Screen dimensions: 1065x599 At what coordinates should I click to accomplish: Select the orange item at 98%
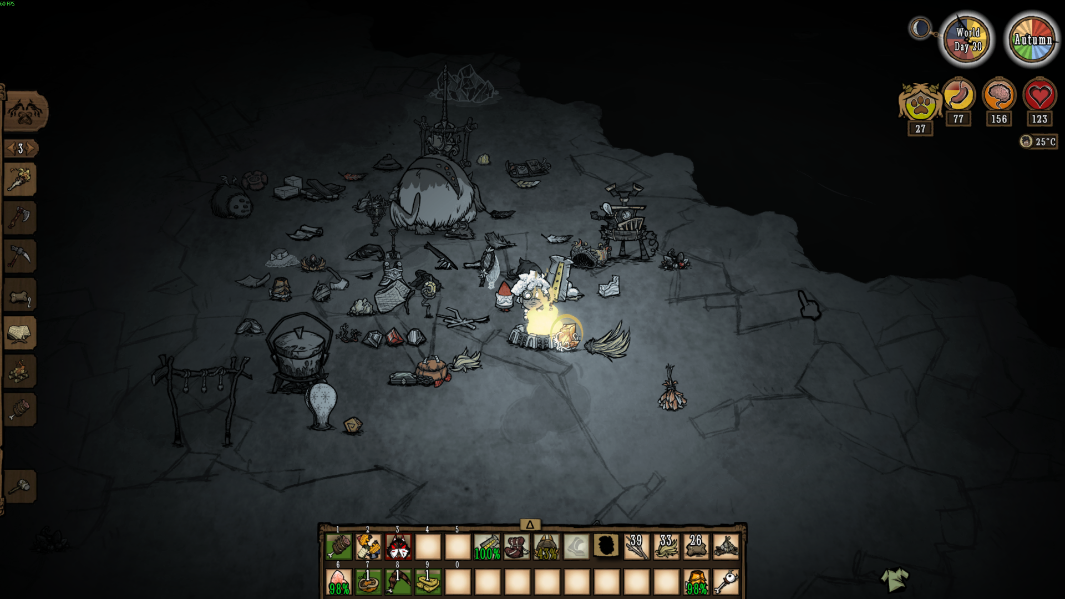pyautogui.click(x=697, y=581)
